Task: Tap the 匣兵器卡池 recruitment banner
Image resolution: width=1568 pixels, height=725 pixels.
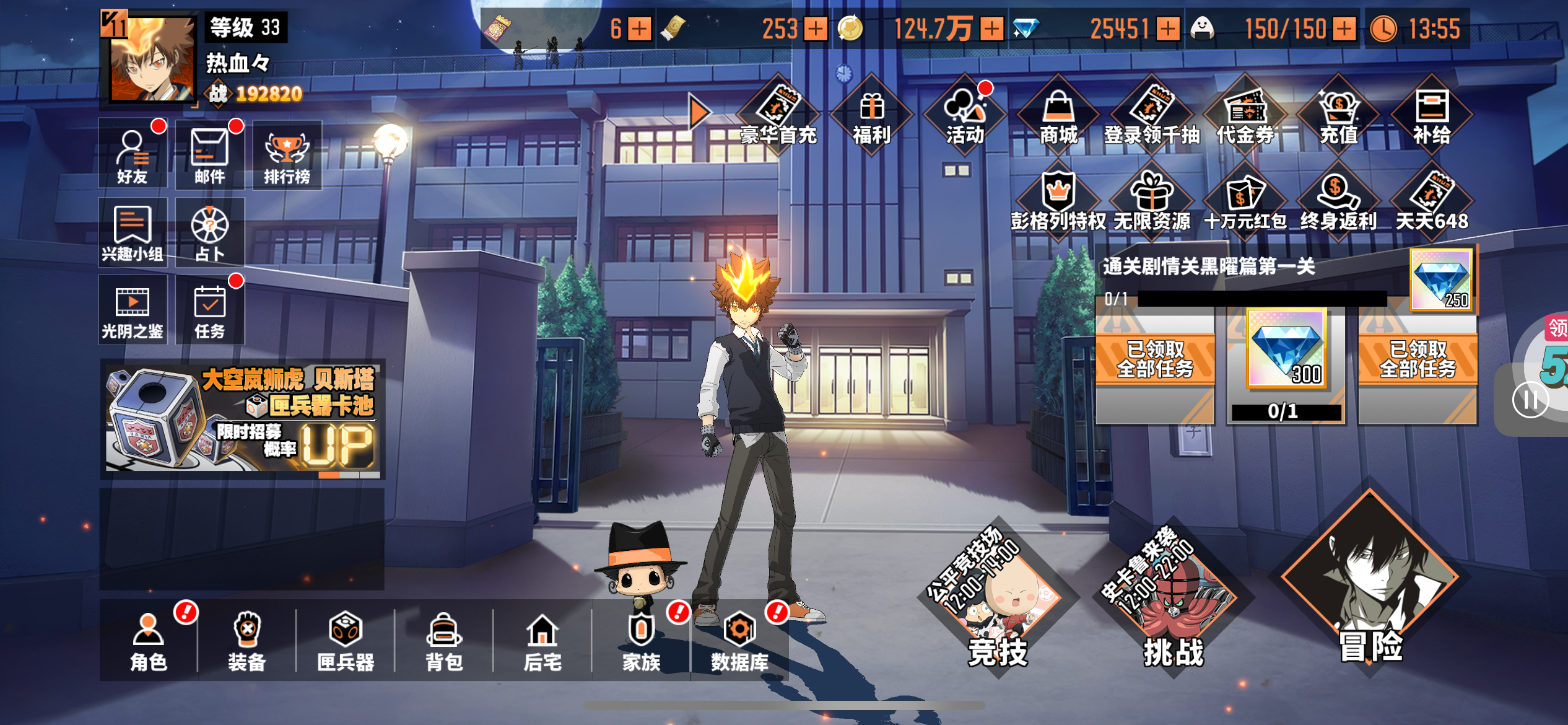Action: click(242, 418)
